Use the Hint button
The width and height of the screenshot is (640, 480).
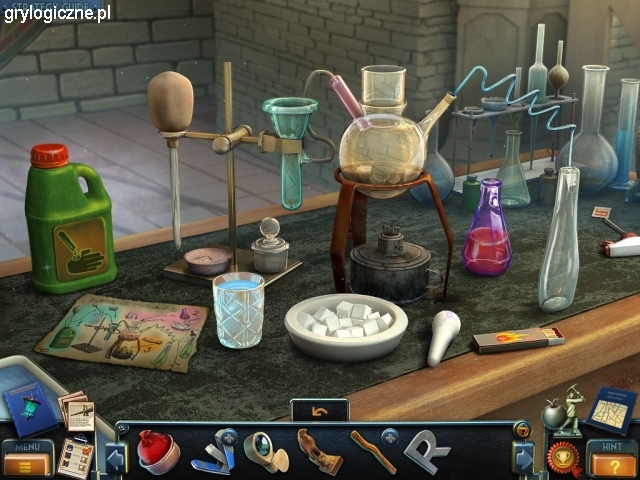(x=610, y=459)
